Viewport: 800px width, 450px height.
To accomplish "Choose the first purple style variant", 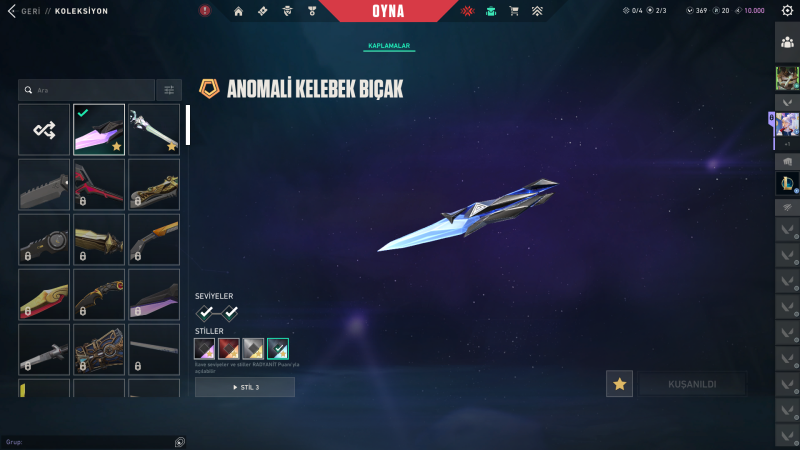I will tap(205, 348).
